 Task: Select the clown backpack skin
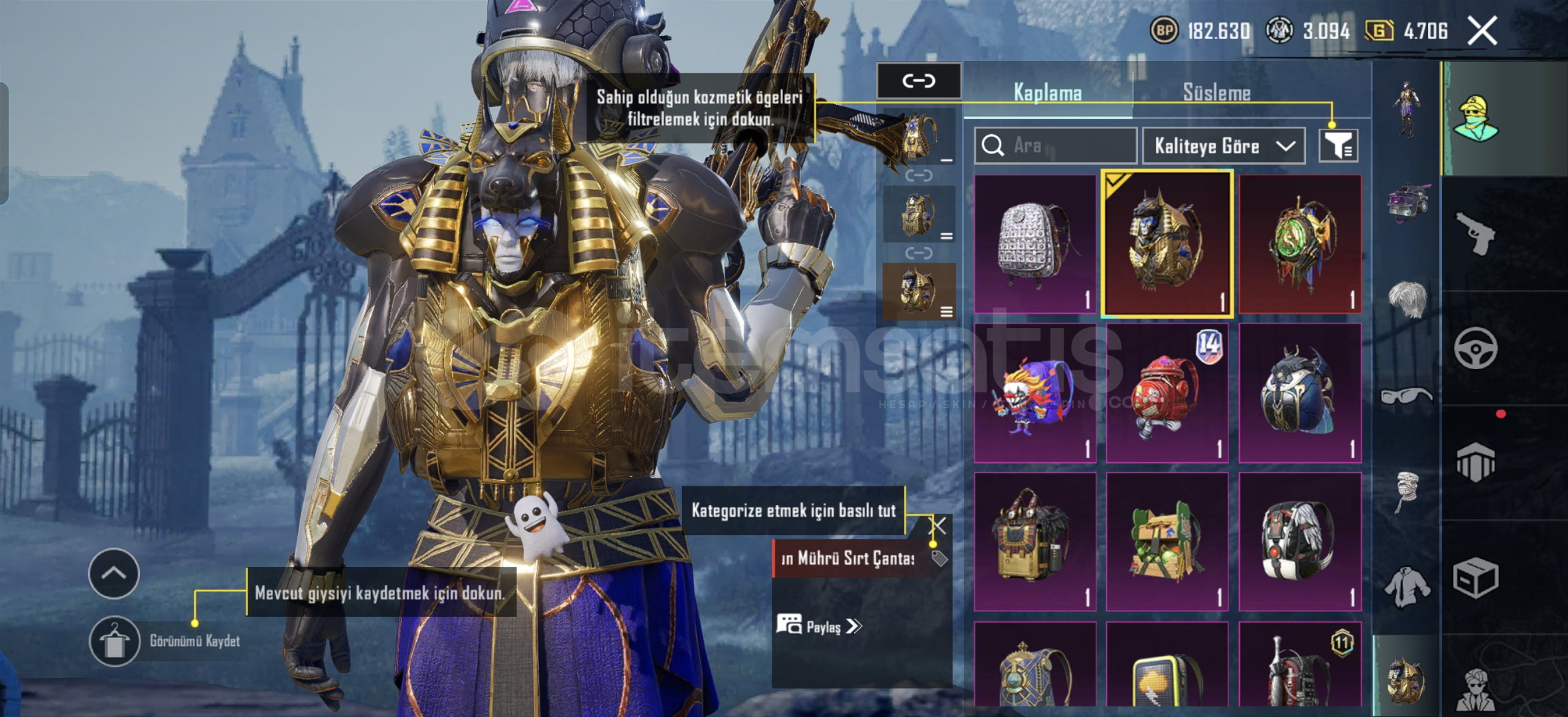click(x=1034, y=393)
